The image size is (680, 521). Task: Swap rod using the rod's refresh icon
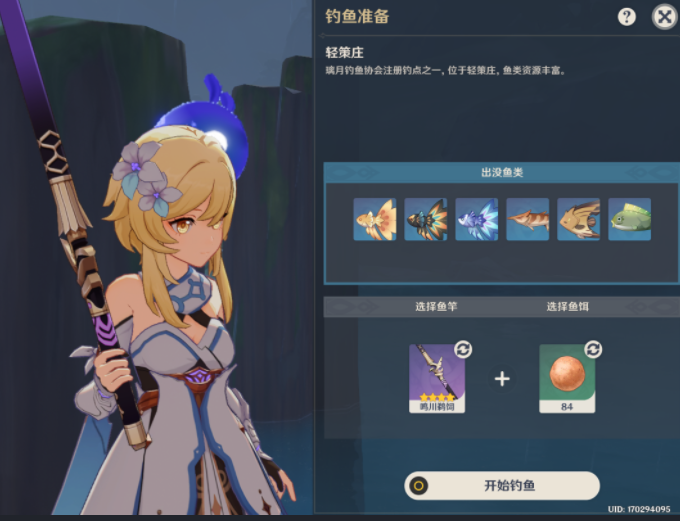[463, 349]
